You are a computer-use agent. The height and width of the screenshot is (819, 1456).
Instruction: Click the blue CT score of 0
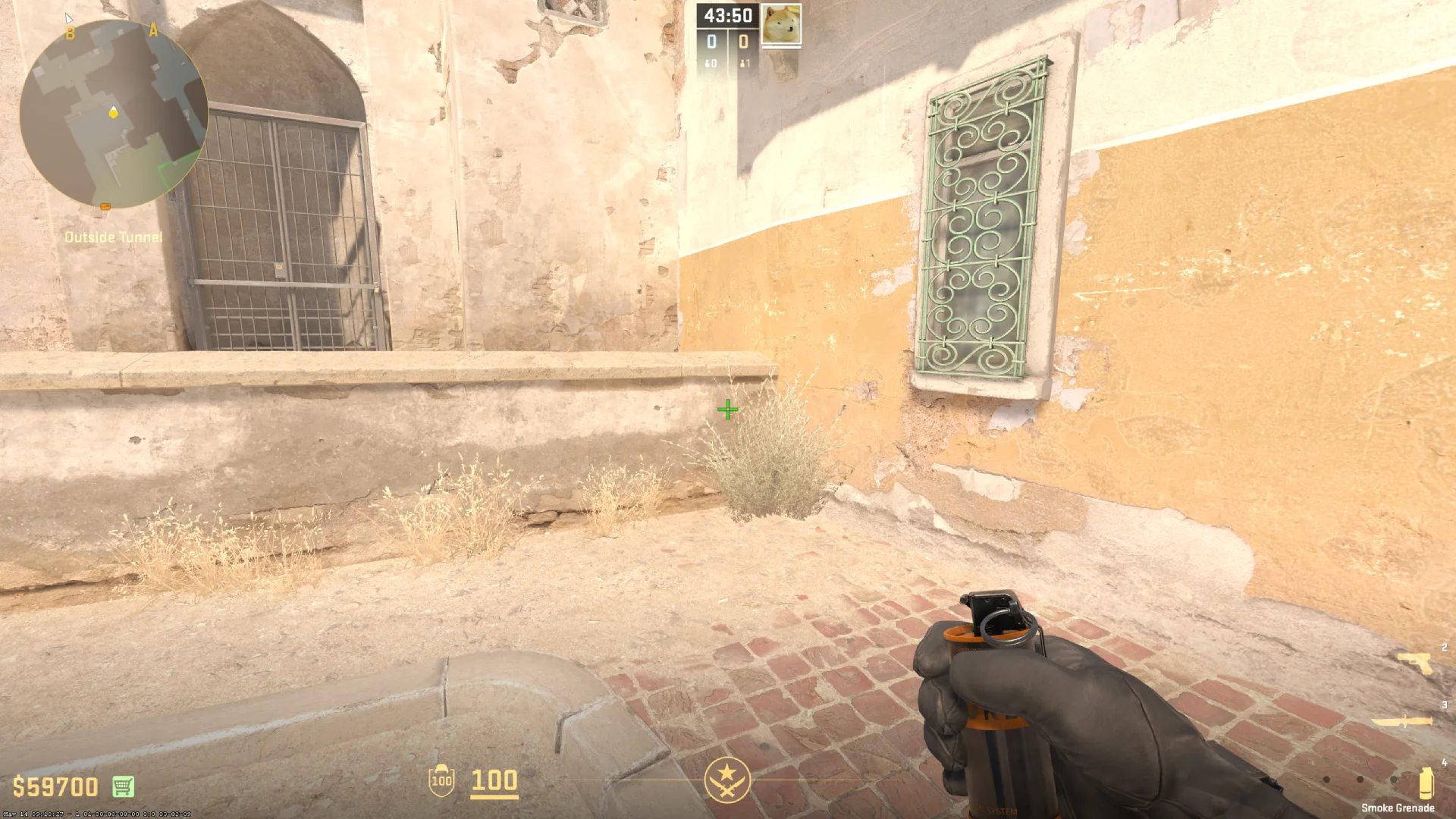click(x=711, y=42)
